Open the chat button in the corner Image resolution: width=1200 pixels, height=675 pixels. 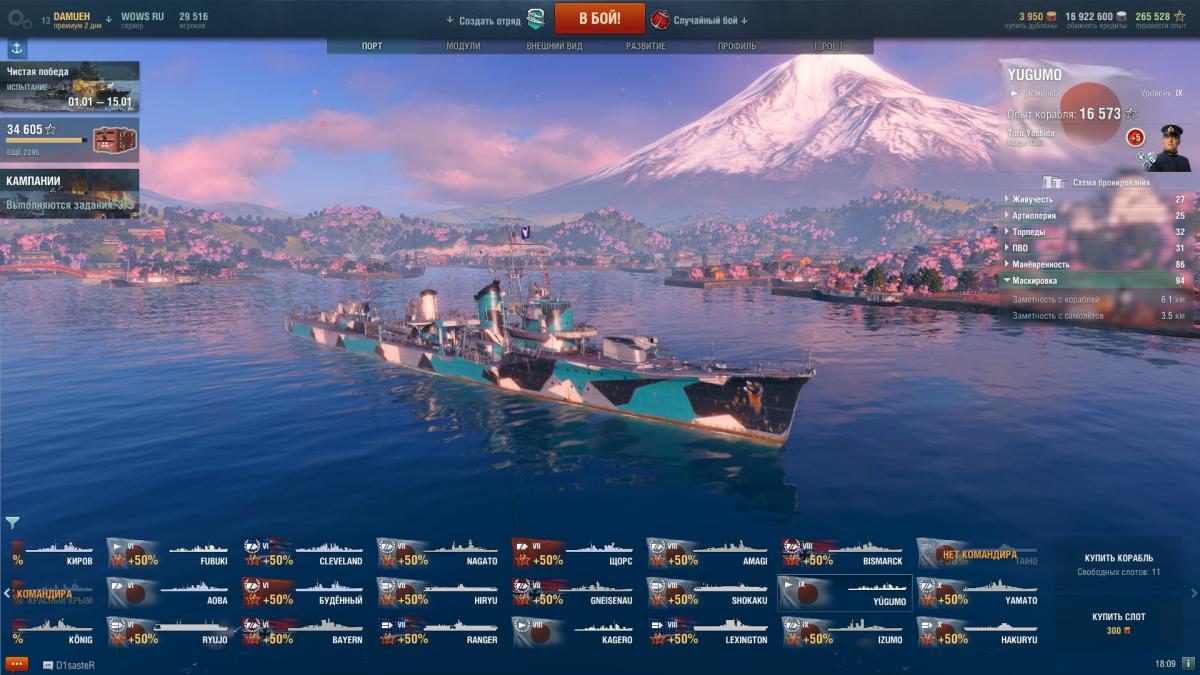(x=16, y=664)
